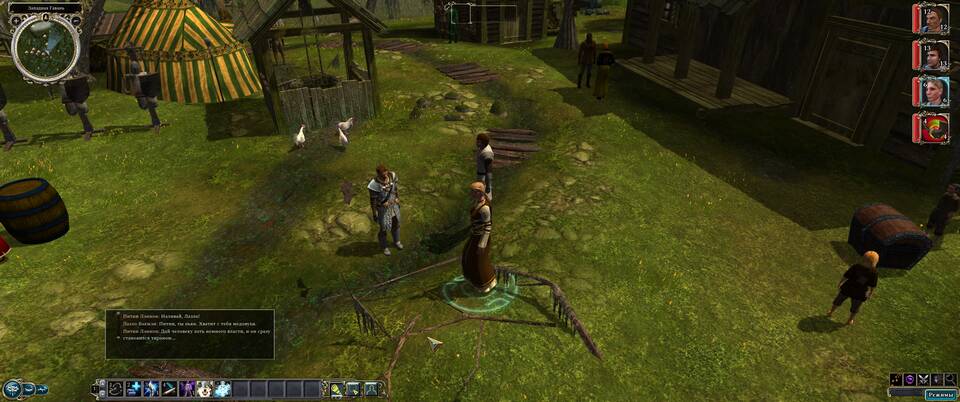
Task: Use the white animal face hotbar ability
Action: [203, 389]
